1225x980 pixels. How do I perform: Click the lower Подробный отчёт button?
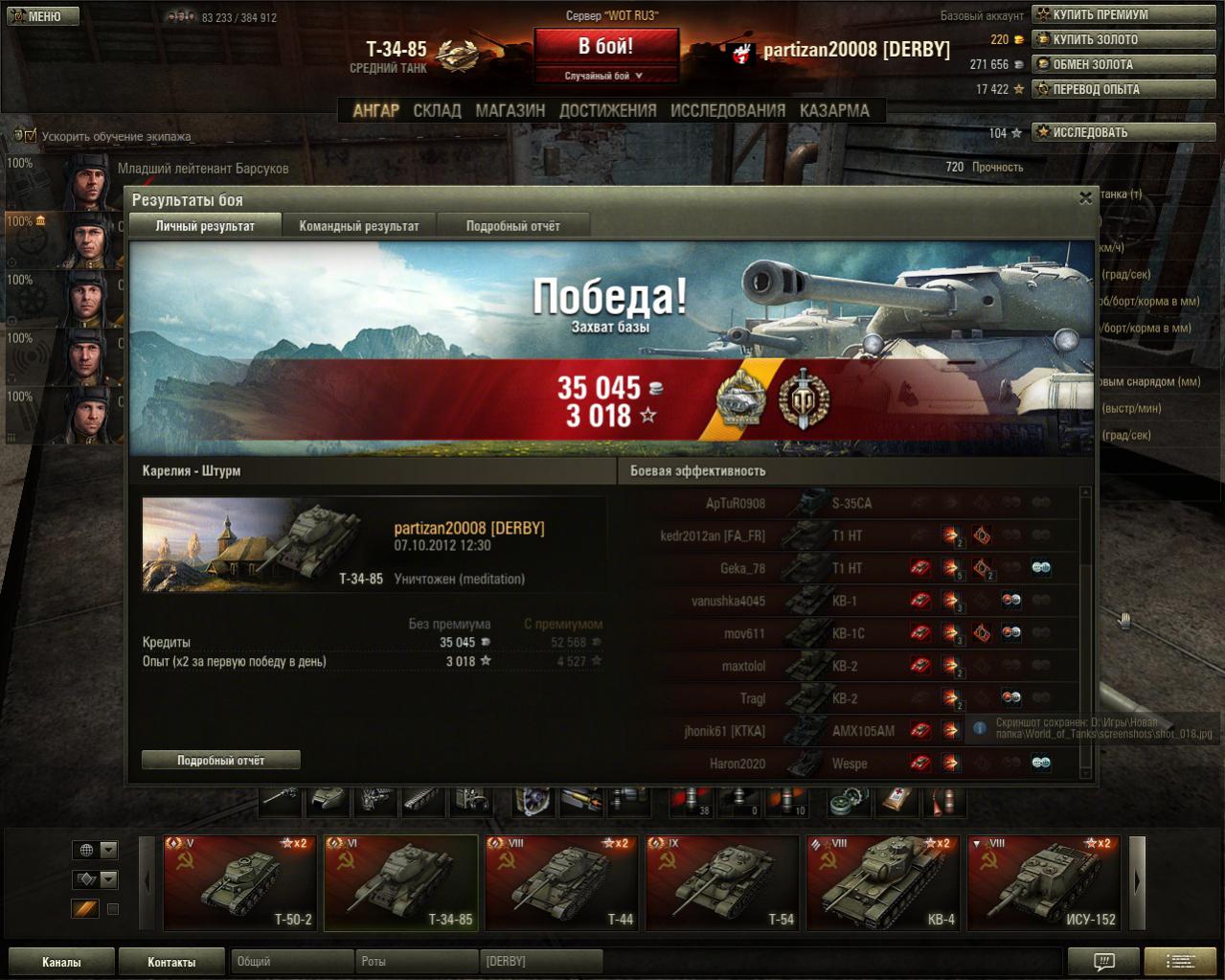tap(220, 760)
